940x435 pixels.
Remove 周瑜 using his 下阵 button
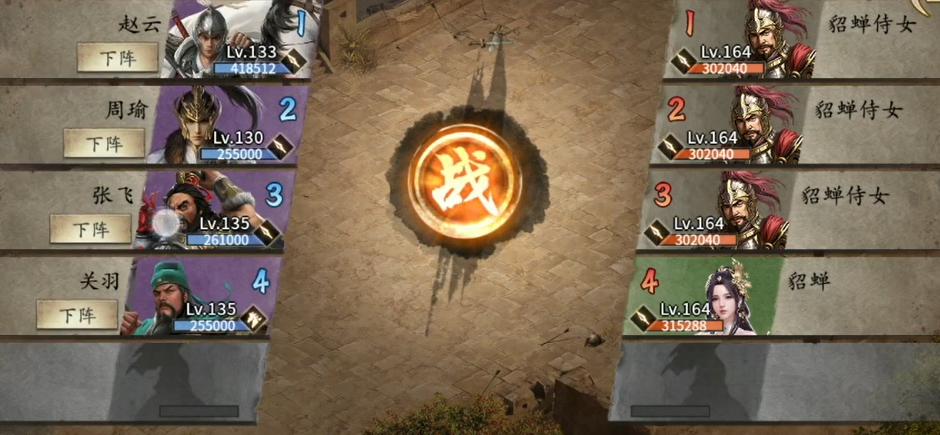104,143
